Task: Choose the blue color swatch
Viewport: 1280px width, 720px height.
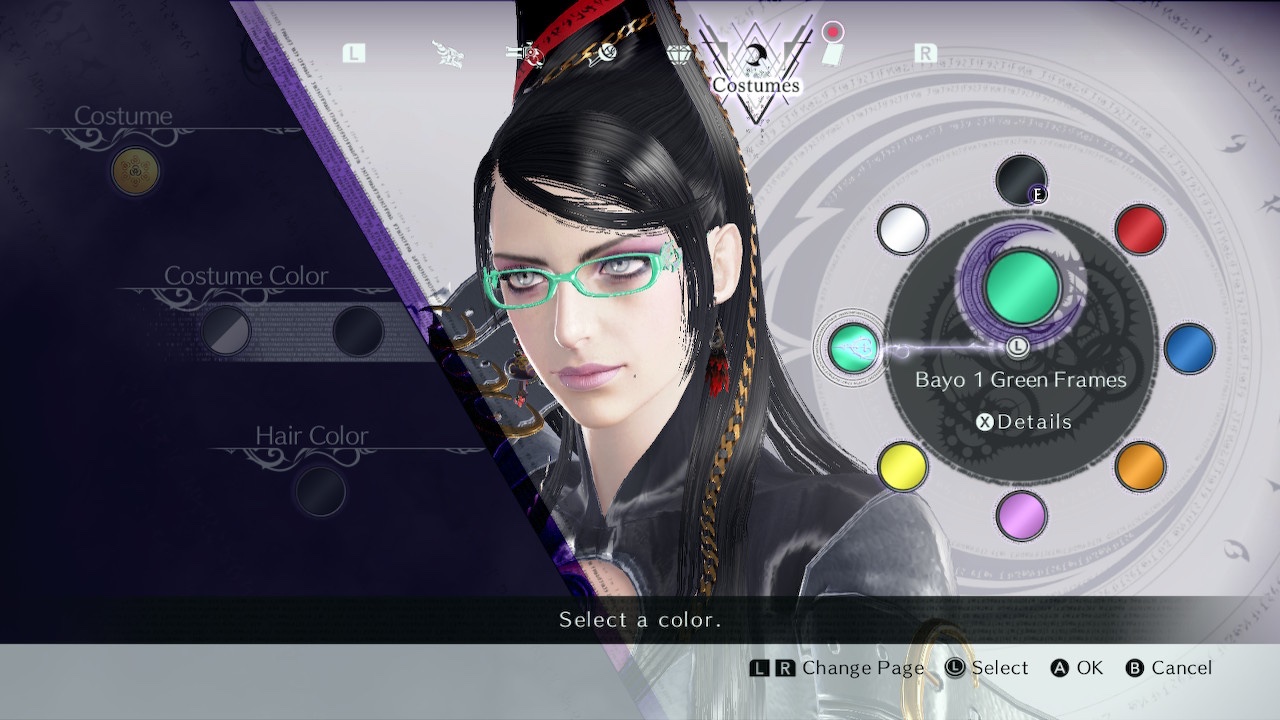Action: (1189, 348)
